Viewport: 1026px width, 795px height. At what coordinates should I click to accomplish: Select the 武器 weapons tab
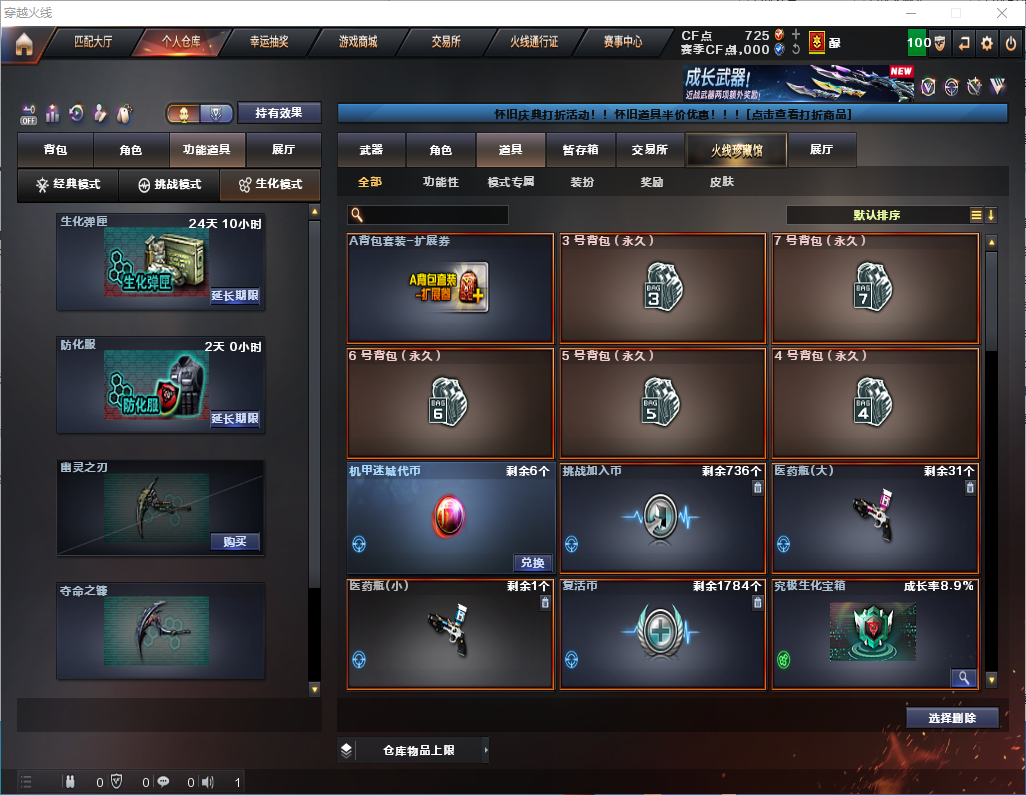pos(371,150)
